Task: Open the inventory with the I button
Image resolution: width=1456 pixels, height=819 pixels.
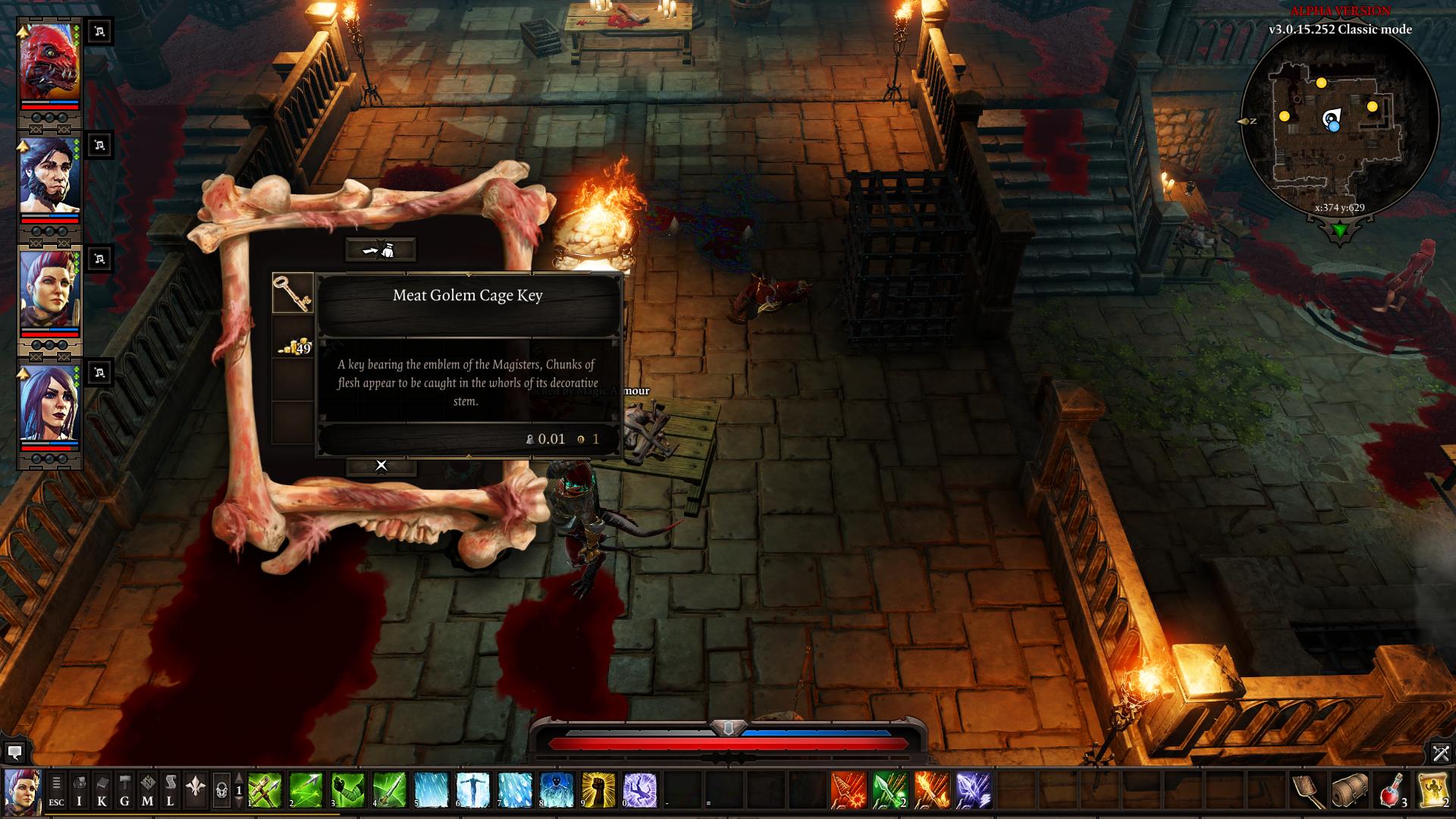Action: tap(79, 789)
